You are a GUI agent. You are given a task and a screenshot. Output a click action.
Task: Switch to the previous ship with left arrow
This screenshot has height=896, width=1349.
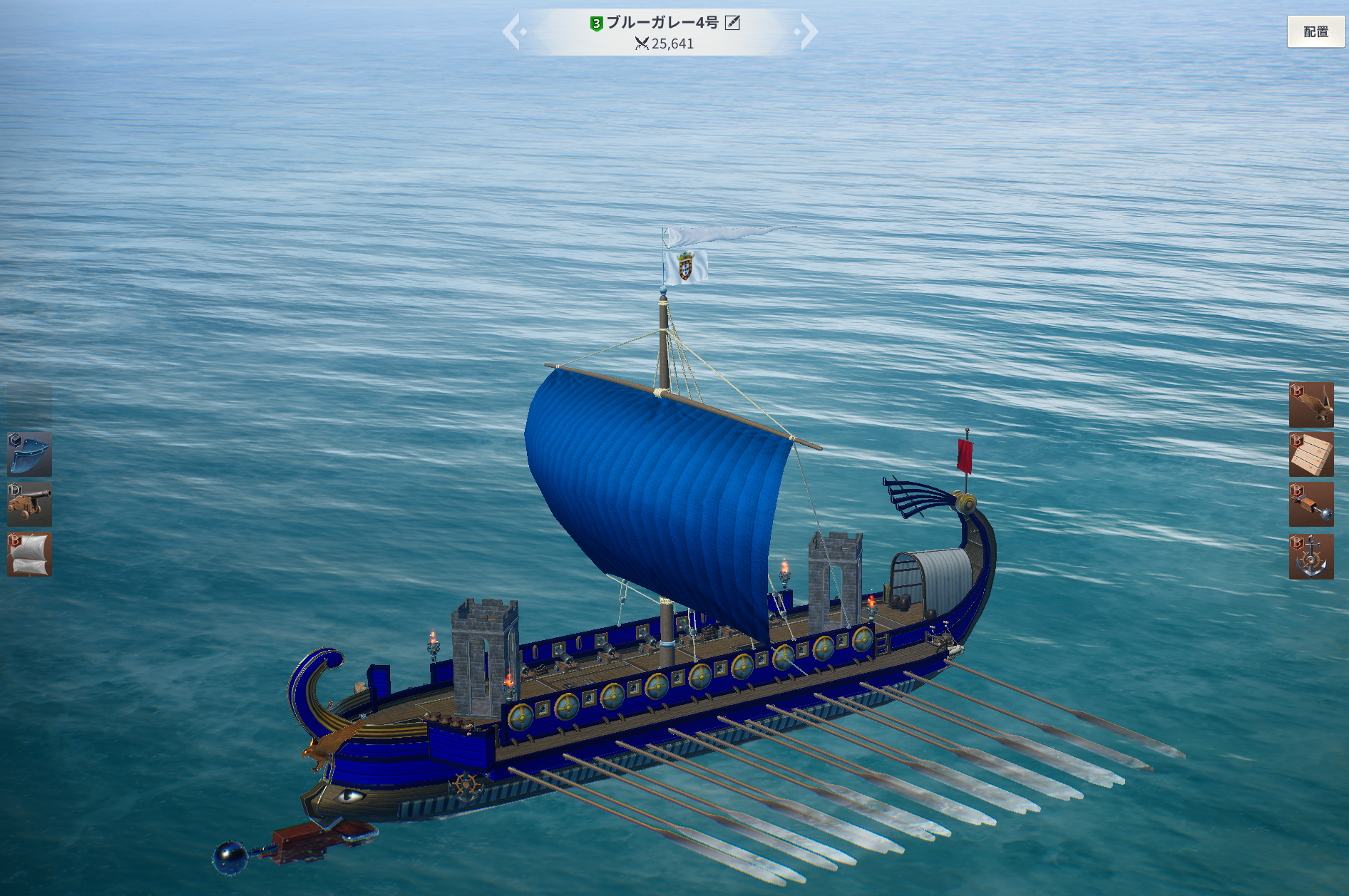click(512, 32)
